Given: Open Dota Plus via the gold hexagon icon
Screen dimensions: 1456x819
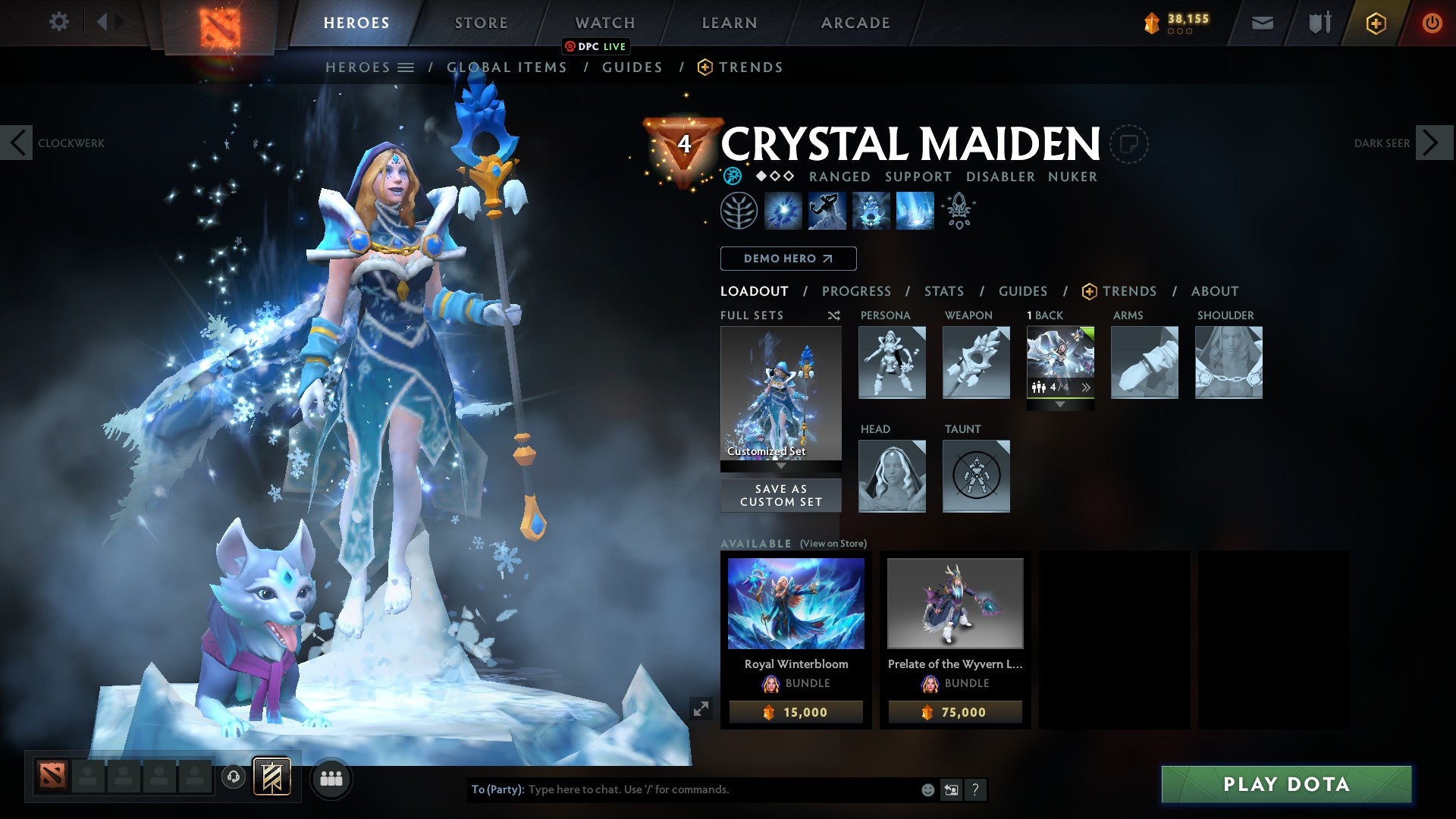Looking at the screenshot, I should pos(1378,23).
